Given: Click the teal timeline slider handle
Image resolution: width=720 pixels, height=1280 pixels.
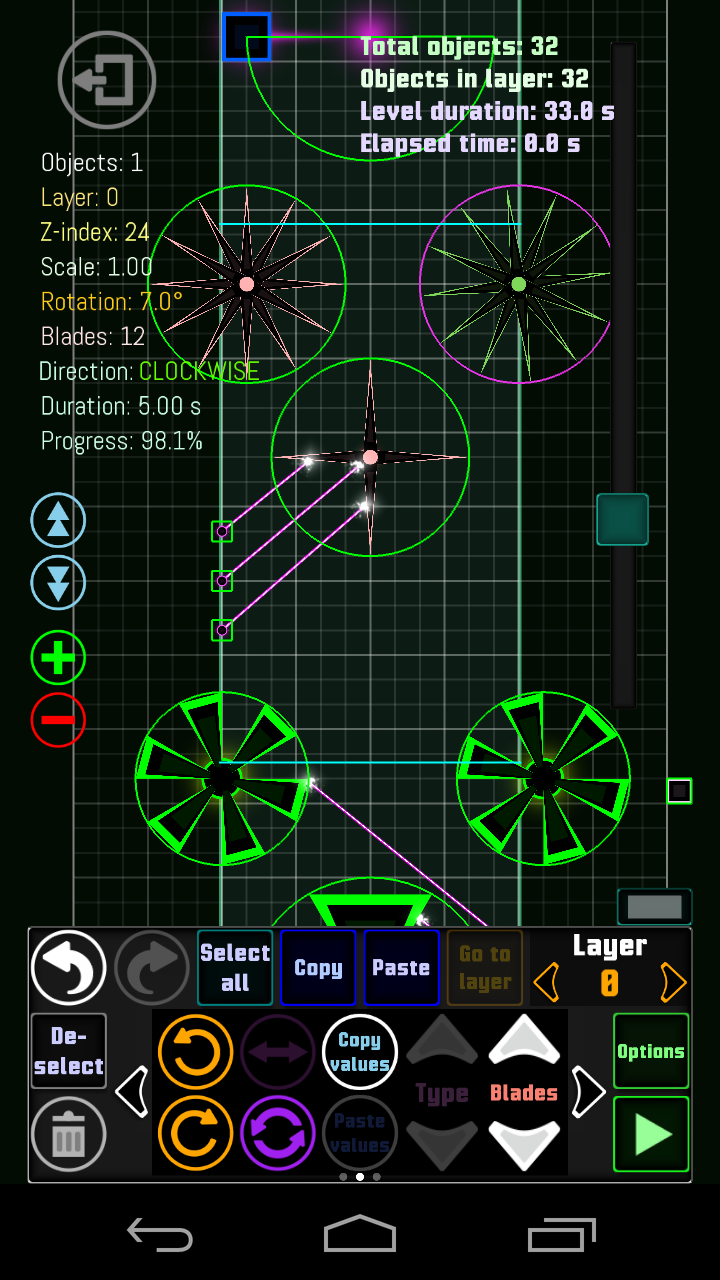Looking at the screenshot, I should pos(622,519).
